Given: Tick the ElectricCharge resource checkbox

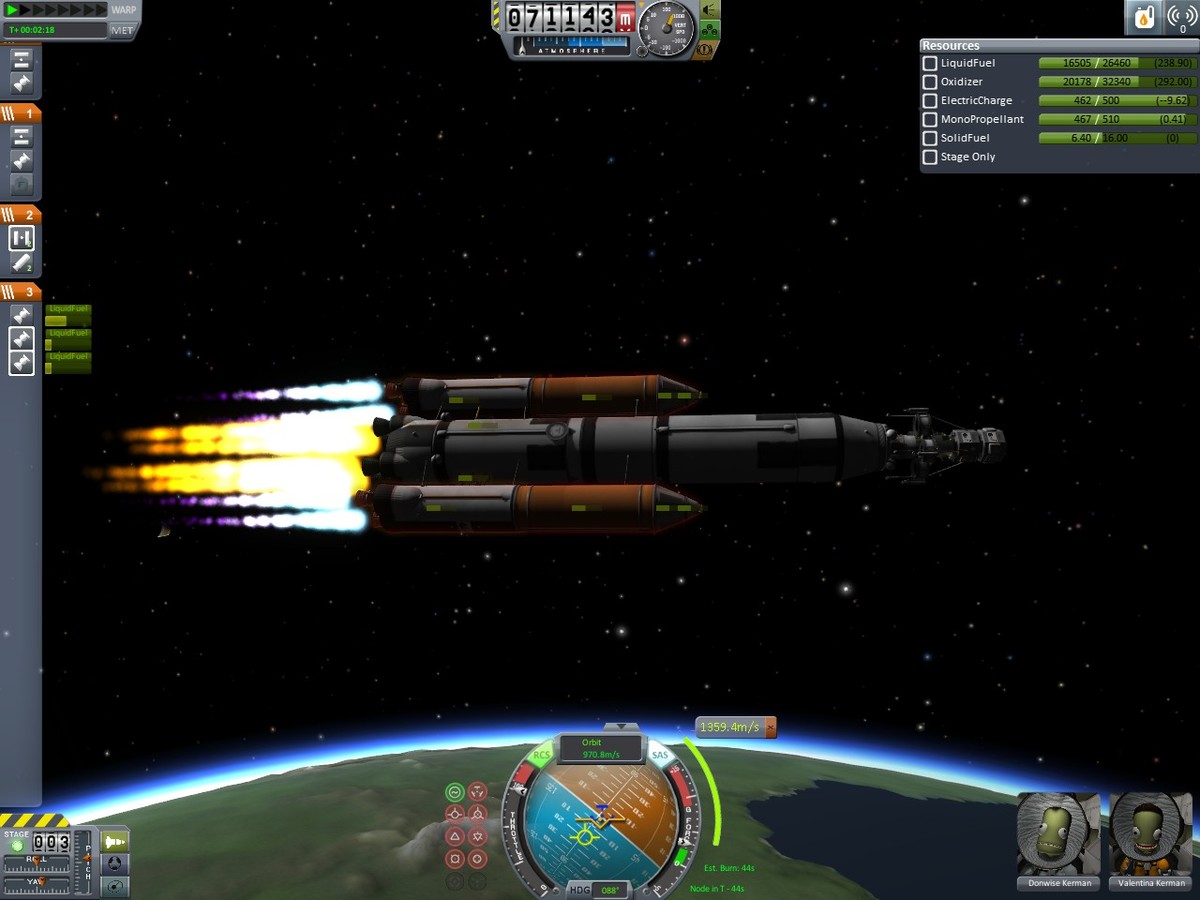Looking at the screenshot, I should point(930,101).
